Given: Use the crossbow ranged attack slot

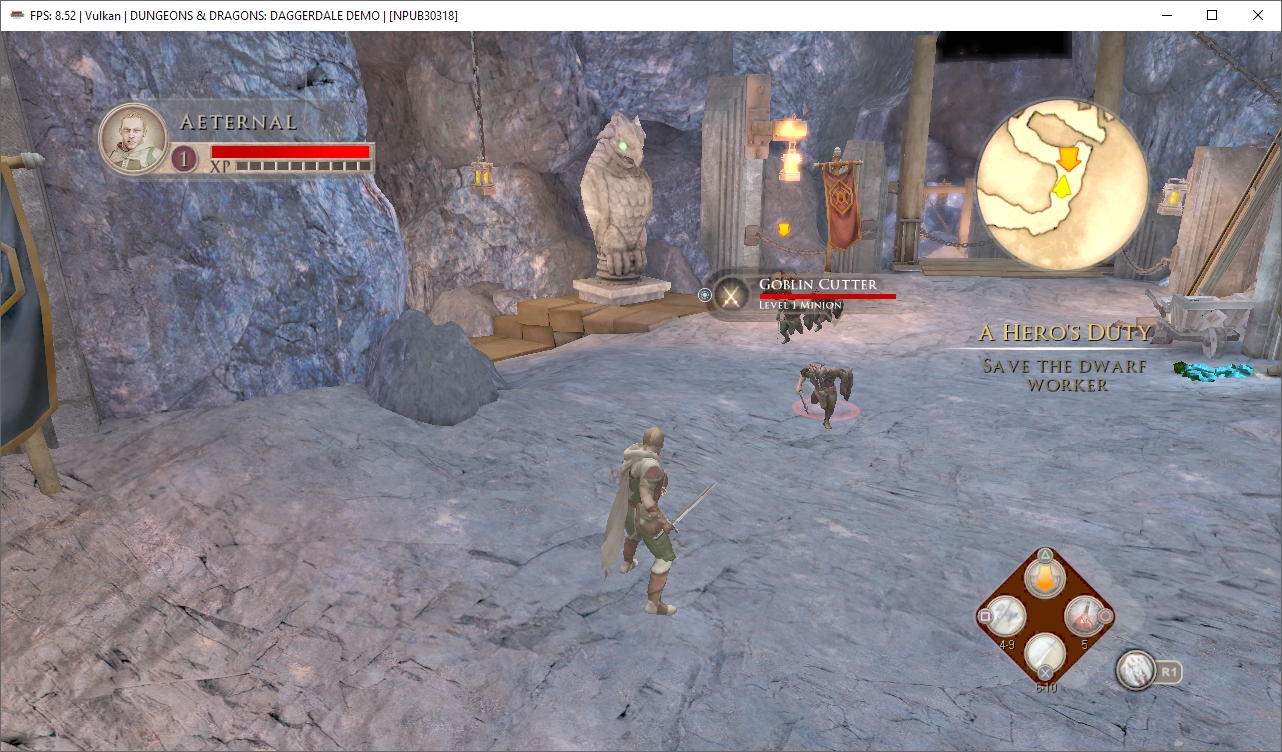Looking at the screenshot, I should click(1004, 616).
